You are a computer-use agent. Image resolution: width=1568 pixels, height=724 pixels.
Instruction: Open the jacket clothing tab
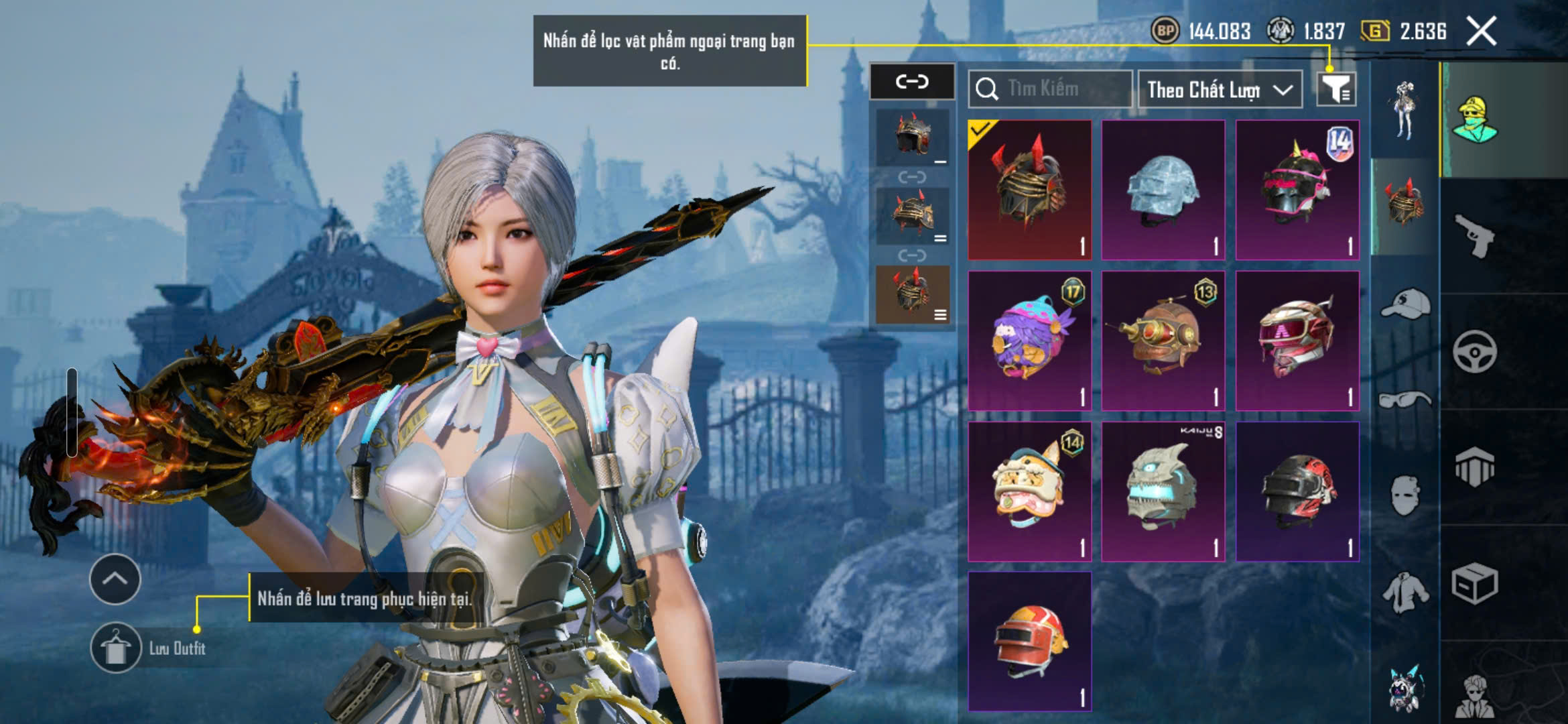click(x=1405, y=593)
